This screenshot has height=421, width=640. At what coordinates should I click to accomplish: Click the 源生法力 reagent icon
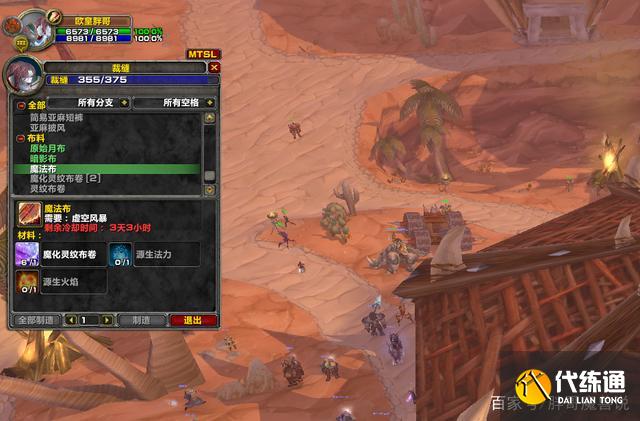tap(119, 254)
